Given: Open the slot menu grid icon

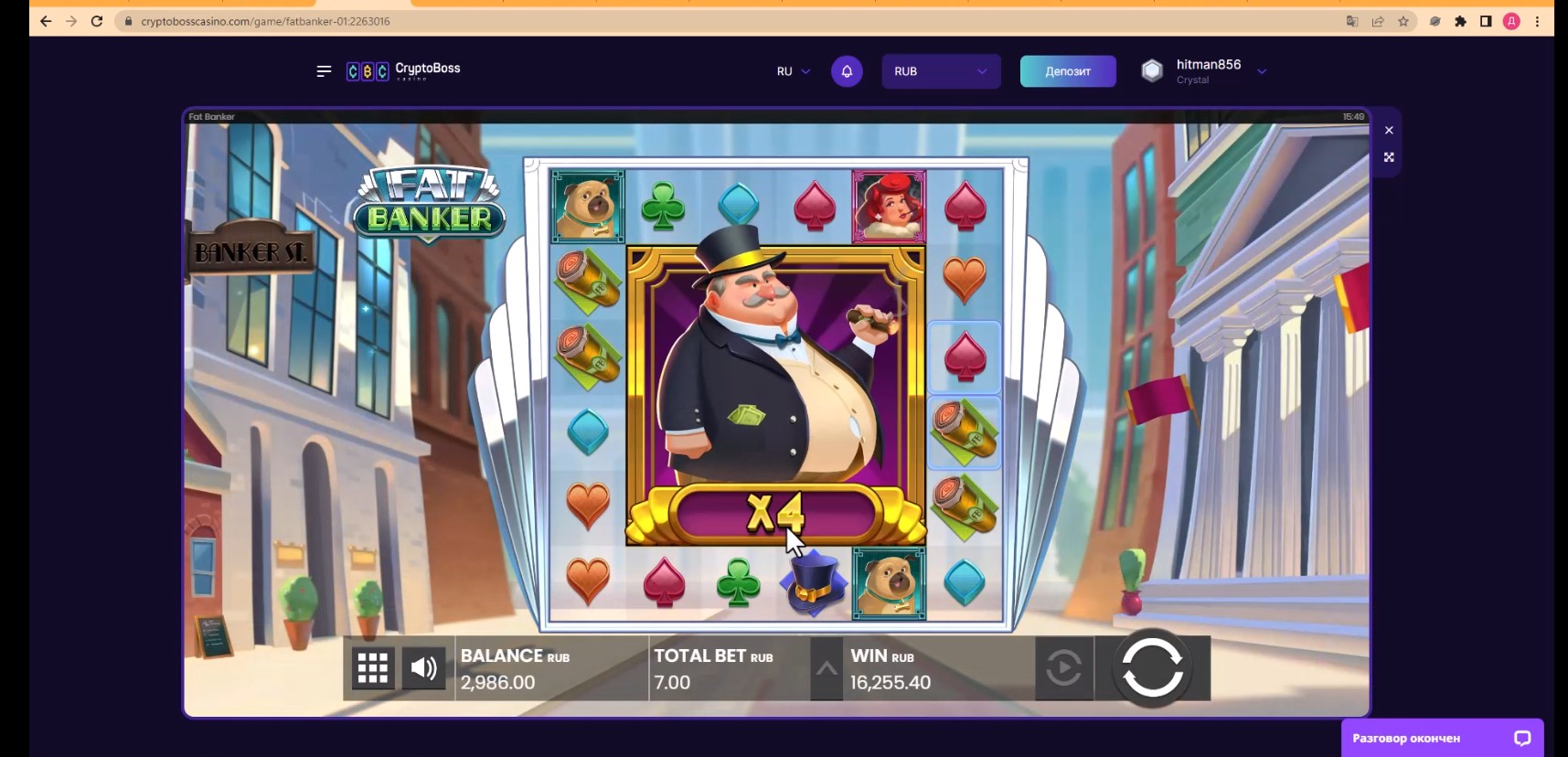Looking at the screenshot, I should 373,668.
